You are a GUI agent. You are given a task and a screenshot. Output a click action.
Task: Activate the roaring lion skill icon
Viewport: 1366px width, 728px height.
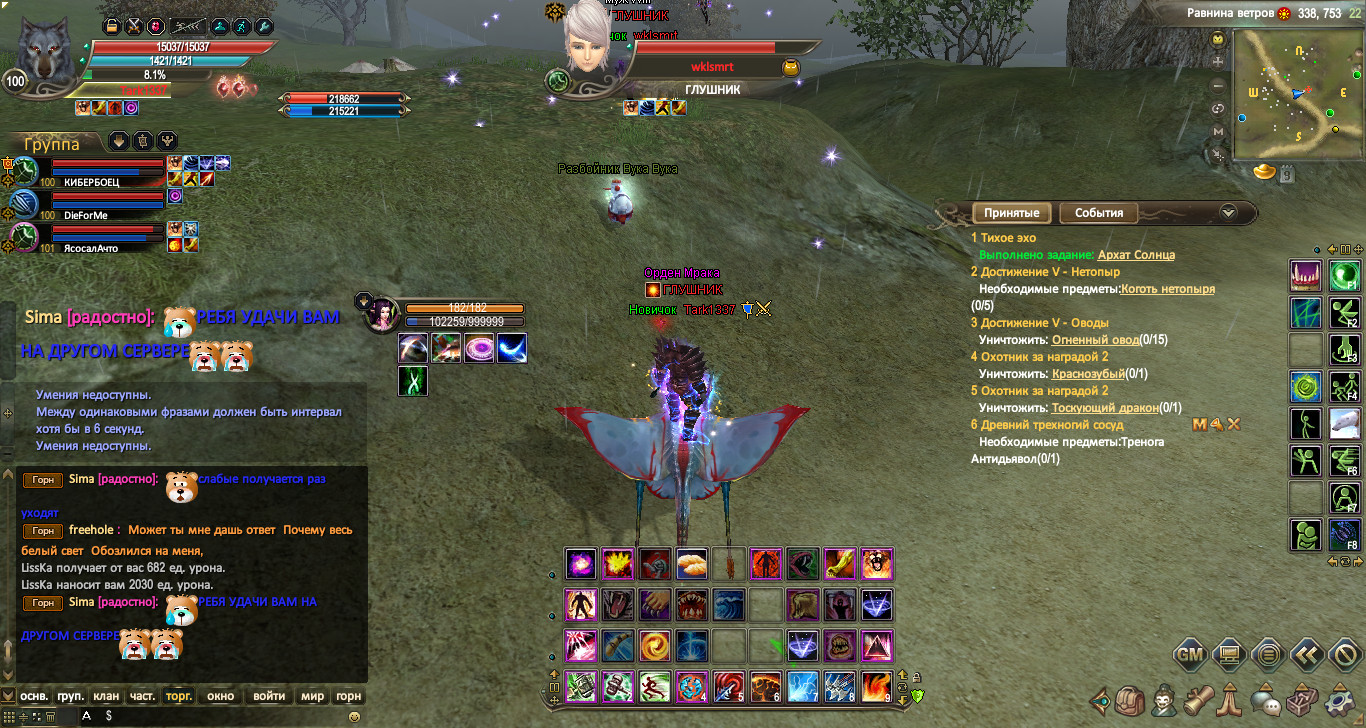coord(877,564)
